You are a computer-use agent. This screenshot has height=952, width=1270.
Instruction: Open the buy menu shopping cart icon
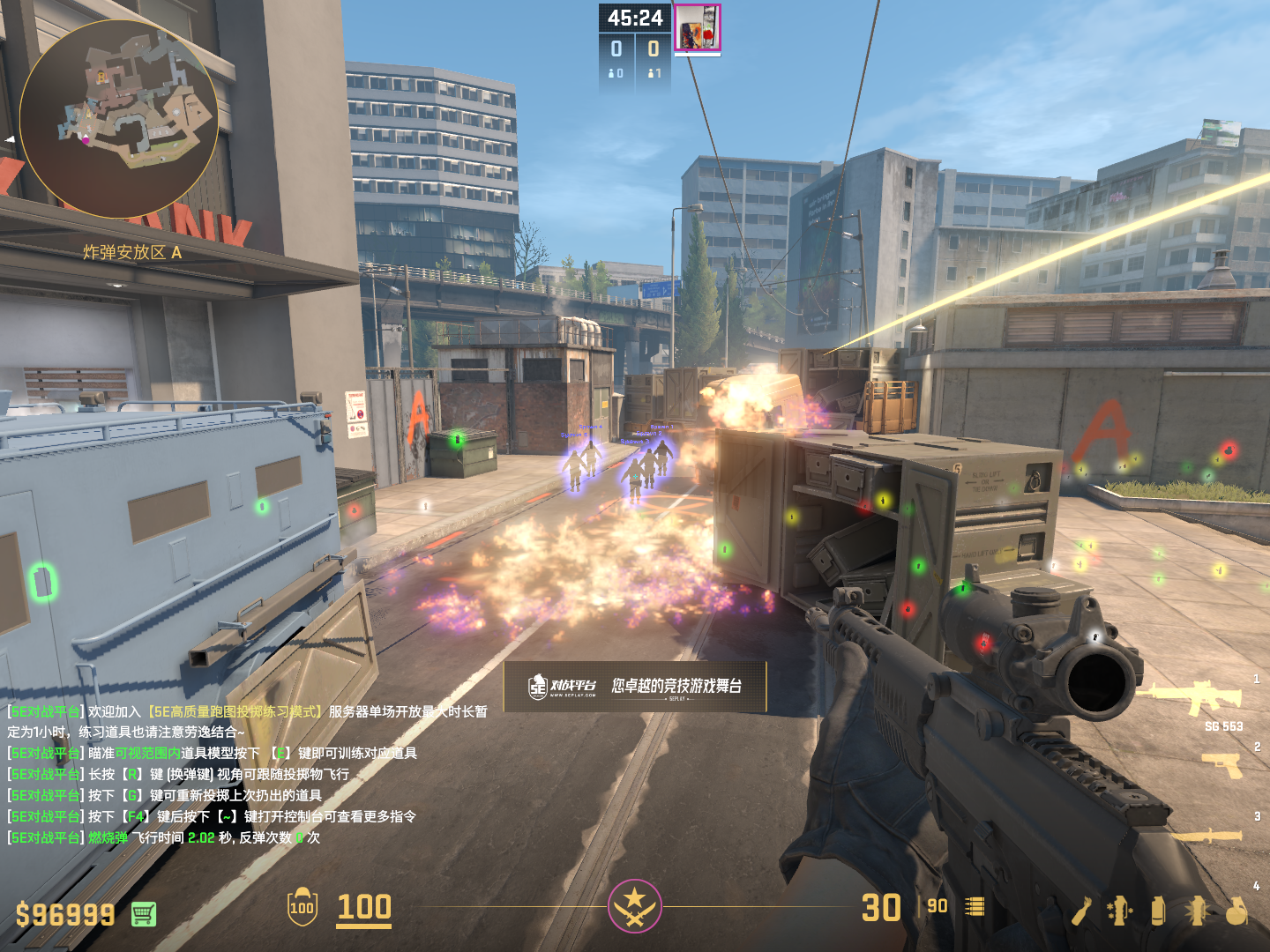[144, 914]
